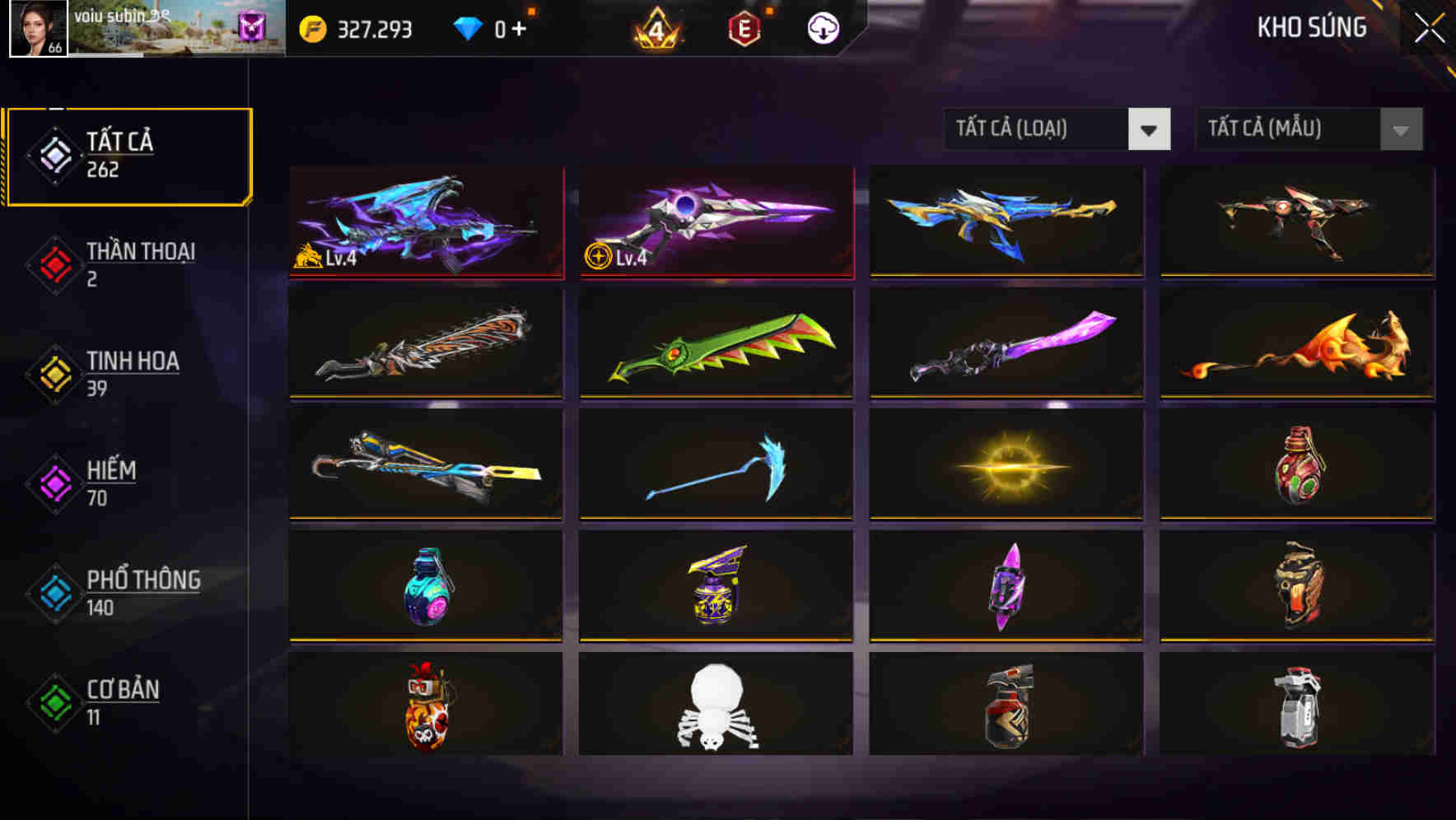1456x820 pixels.
Task: Select the Lv.4 purple sword thumbnail
Action: (x=715, y=221)
